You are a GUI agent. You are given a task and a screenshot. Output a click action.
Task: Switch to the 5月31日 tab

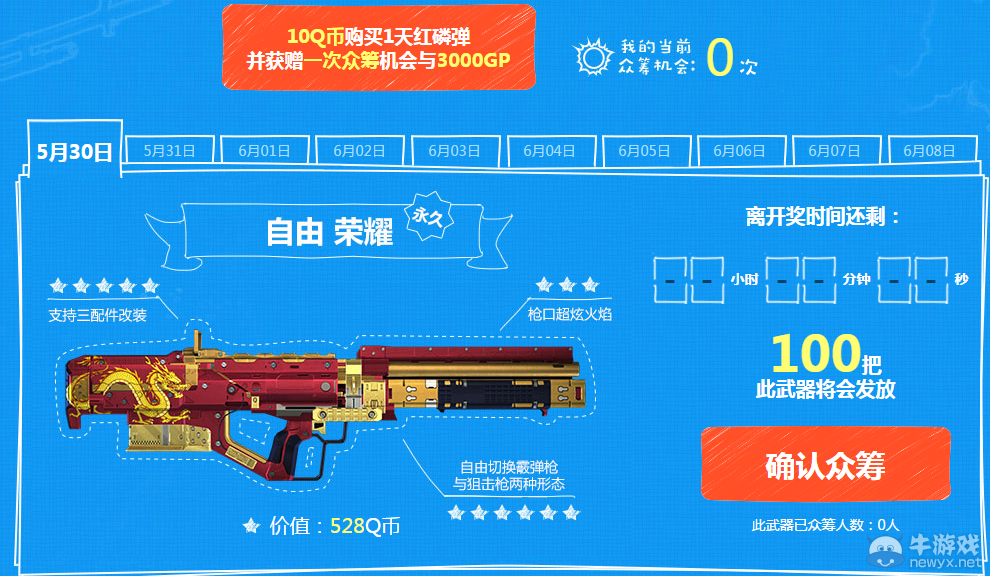tap(169, 151)
